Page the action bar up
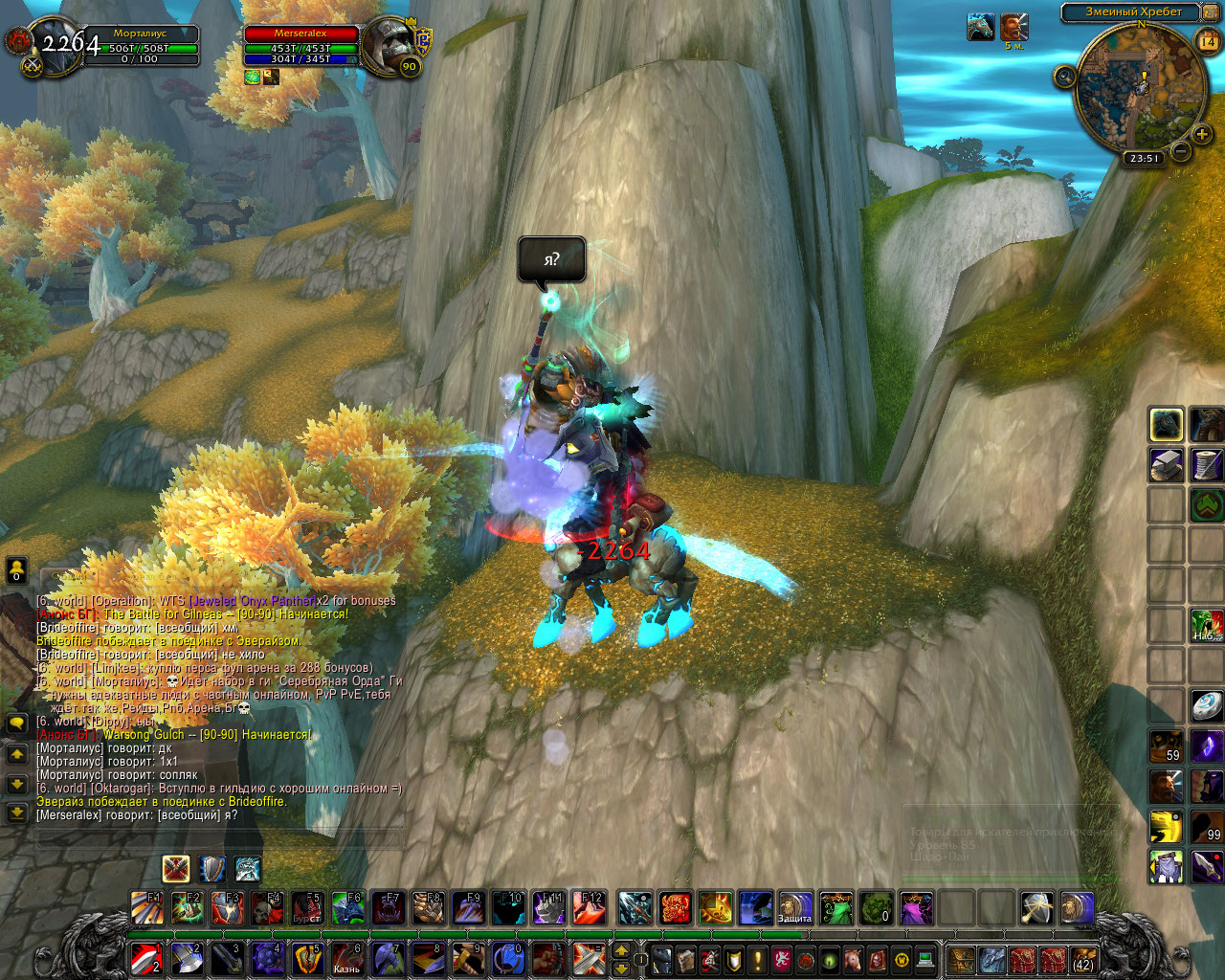This screenshot has width=1225, height=980. click(620, 949)
